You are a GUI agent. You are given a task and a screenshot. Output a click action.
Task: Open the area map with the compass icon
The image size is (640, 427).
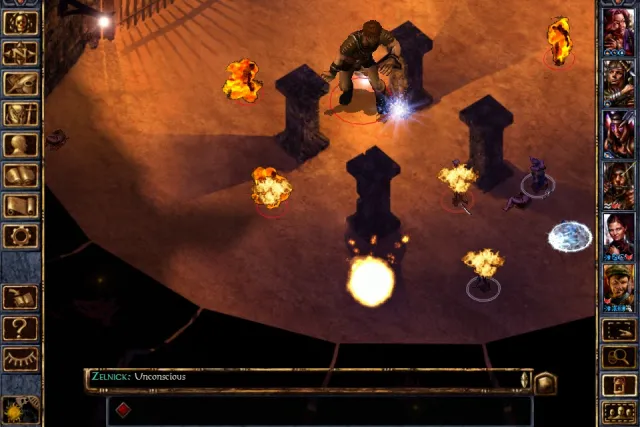[x=20, y=50]
